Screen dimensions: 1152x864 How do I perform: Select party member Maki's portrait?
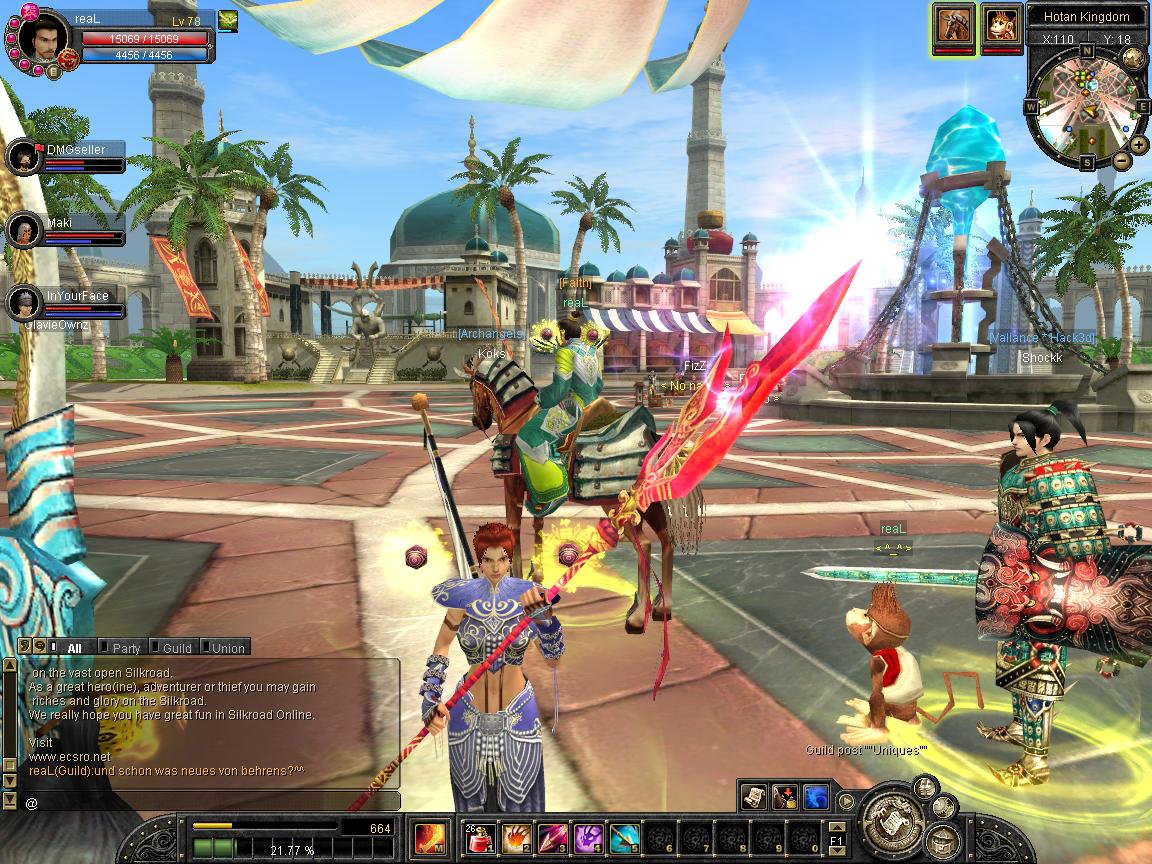[x=22, y=229]
